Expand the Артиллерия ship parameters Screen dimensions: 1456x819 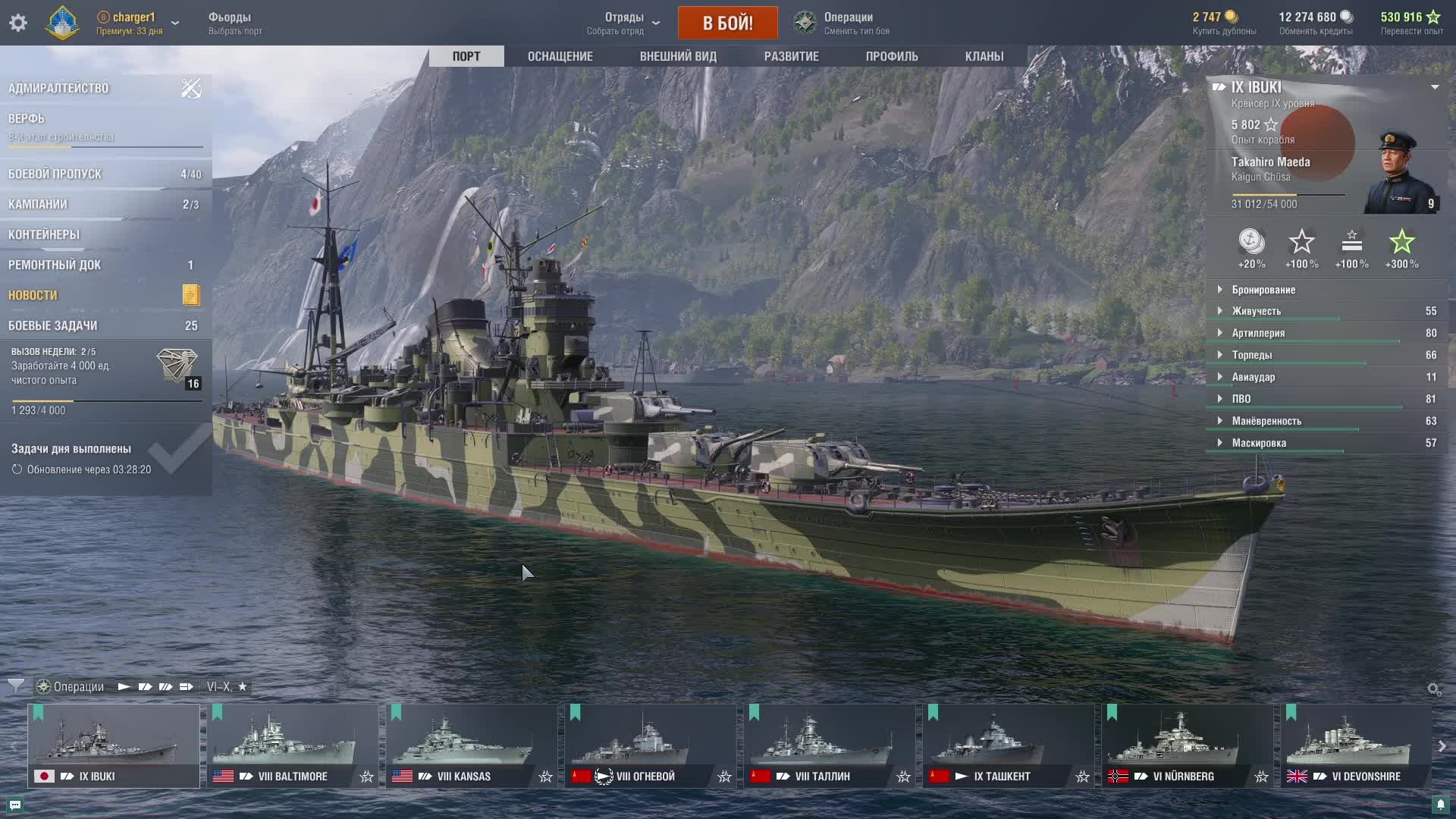pos(1258,333)
